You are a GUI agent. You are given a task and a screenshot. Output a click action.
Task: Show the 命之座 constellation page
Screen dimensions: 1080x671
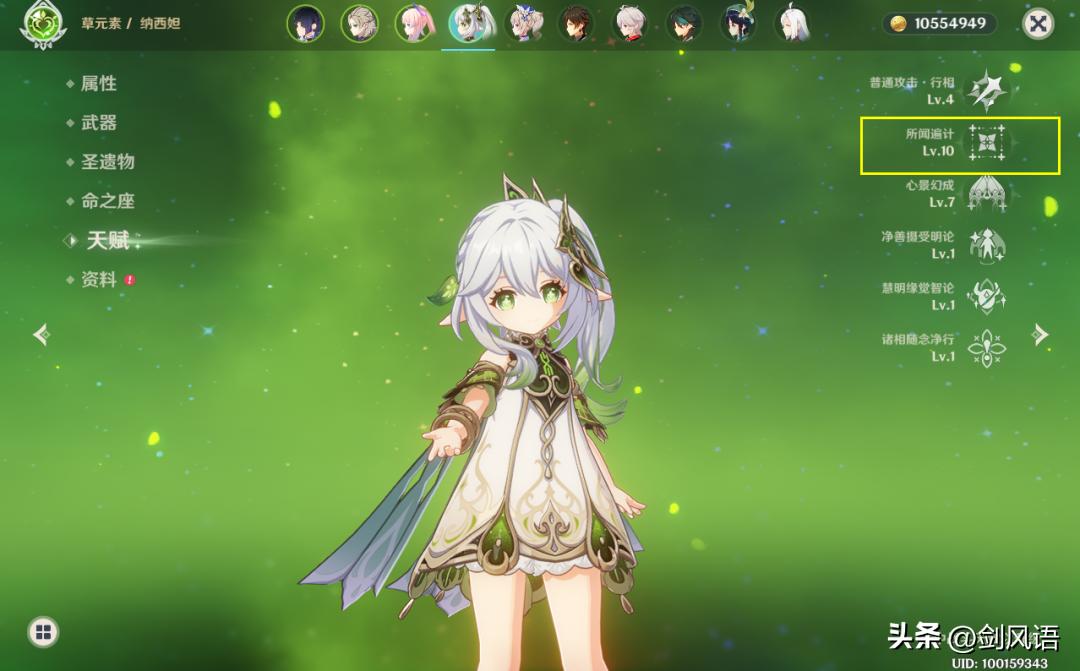tap(107, 201)
